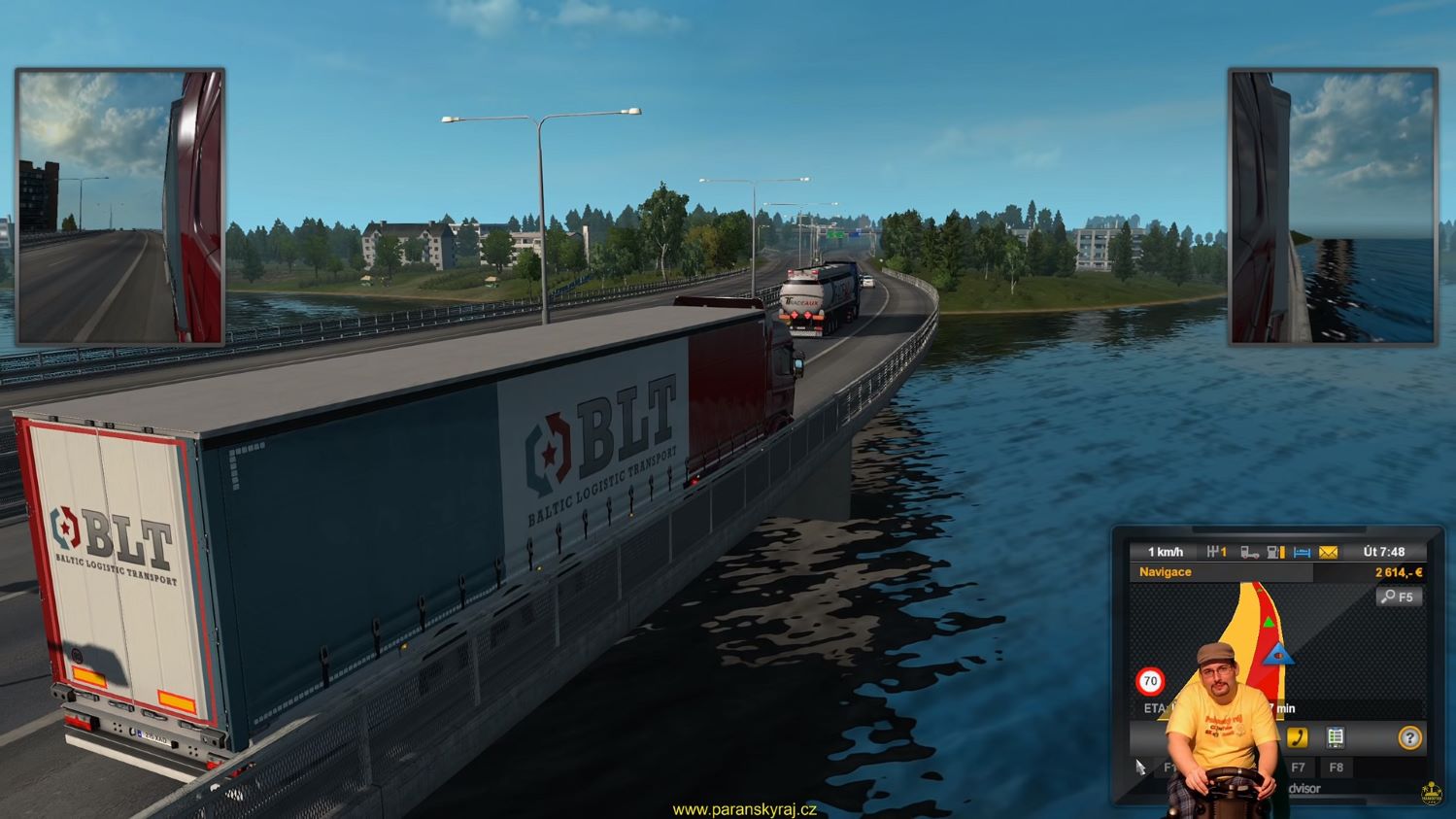Open the yellow mail envelope icon

pyautogui.click(x=1328, y=552)
